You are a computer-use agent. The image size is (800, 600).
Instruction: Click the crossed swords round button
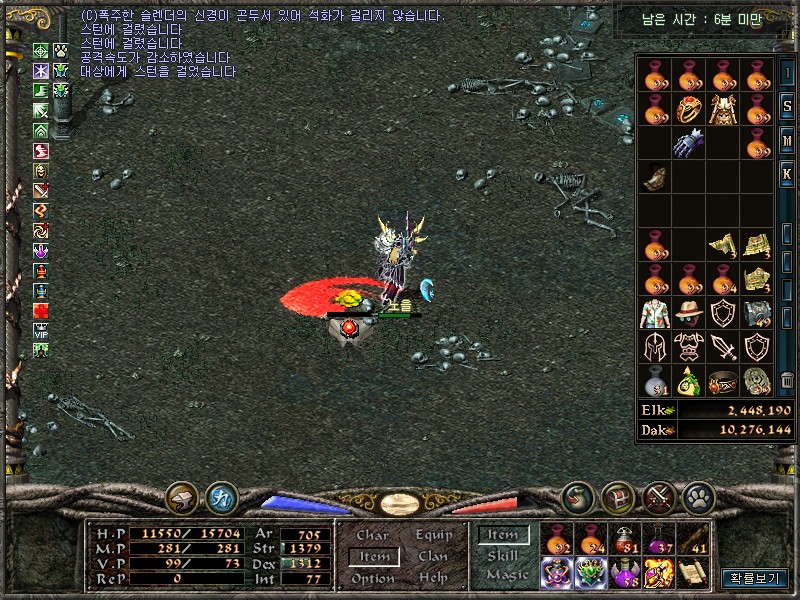tap(658, 497)
